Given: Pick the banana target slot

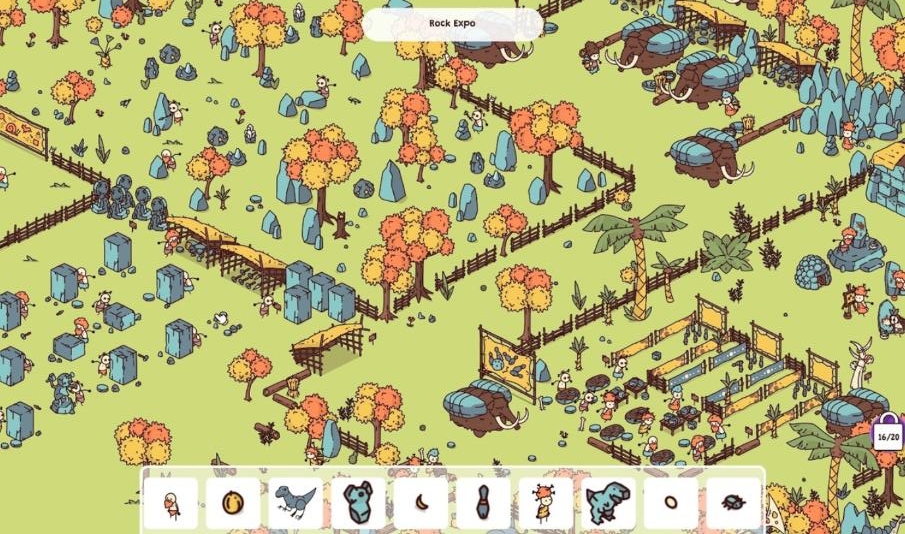Looking at the screenshot, I should [x=420, y=502].
